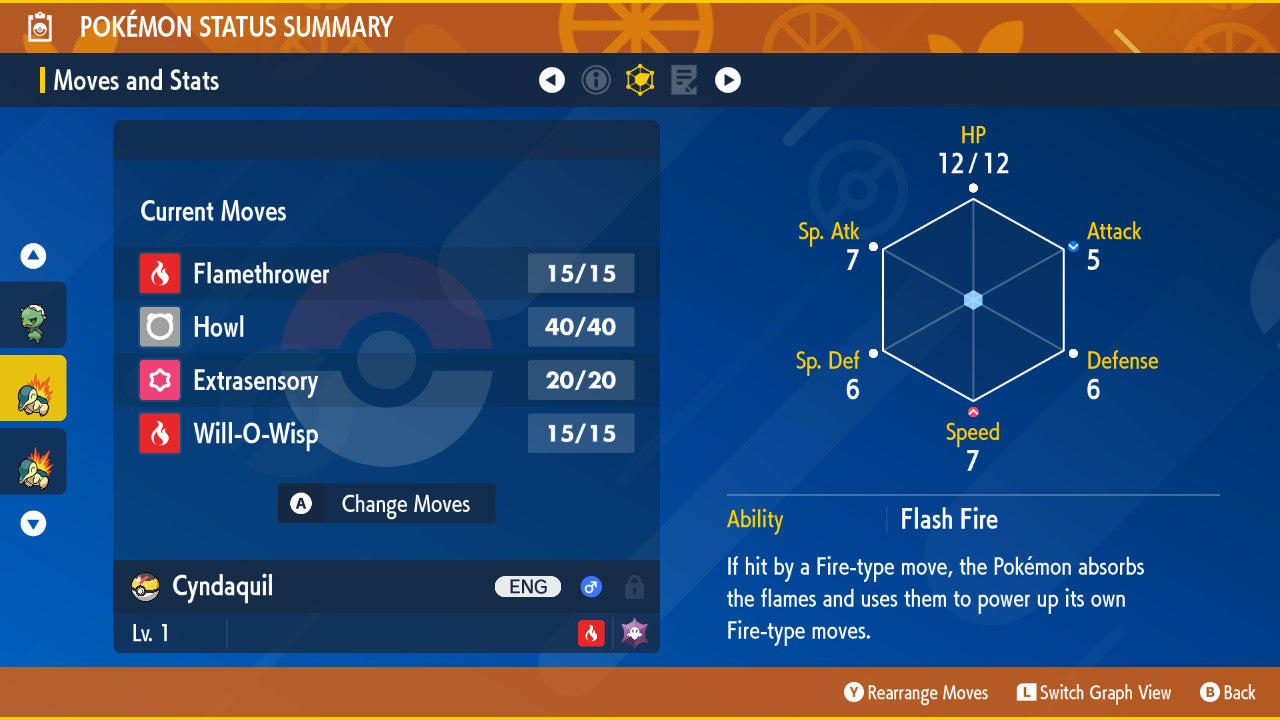Switch to the info circle tab

point(596,80)
